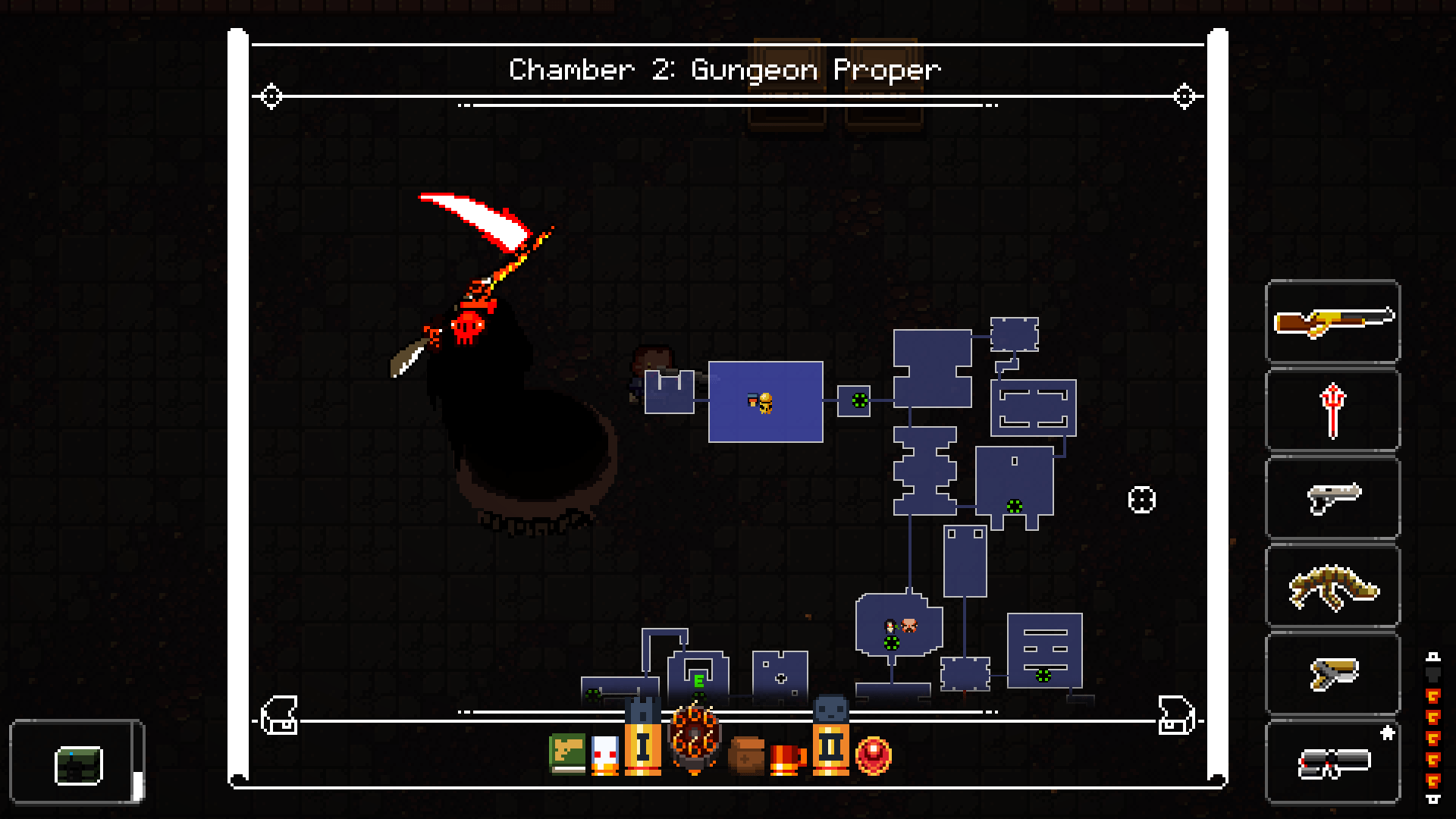Click the teleporter pad in the player's room

[859, 401]
